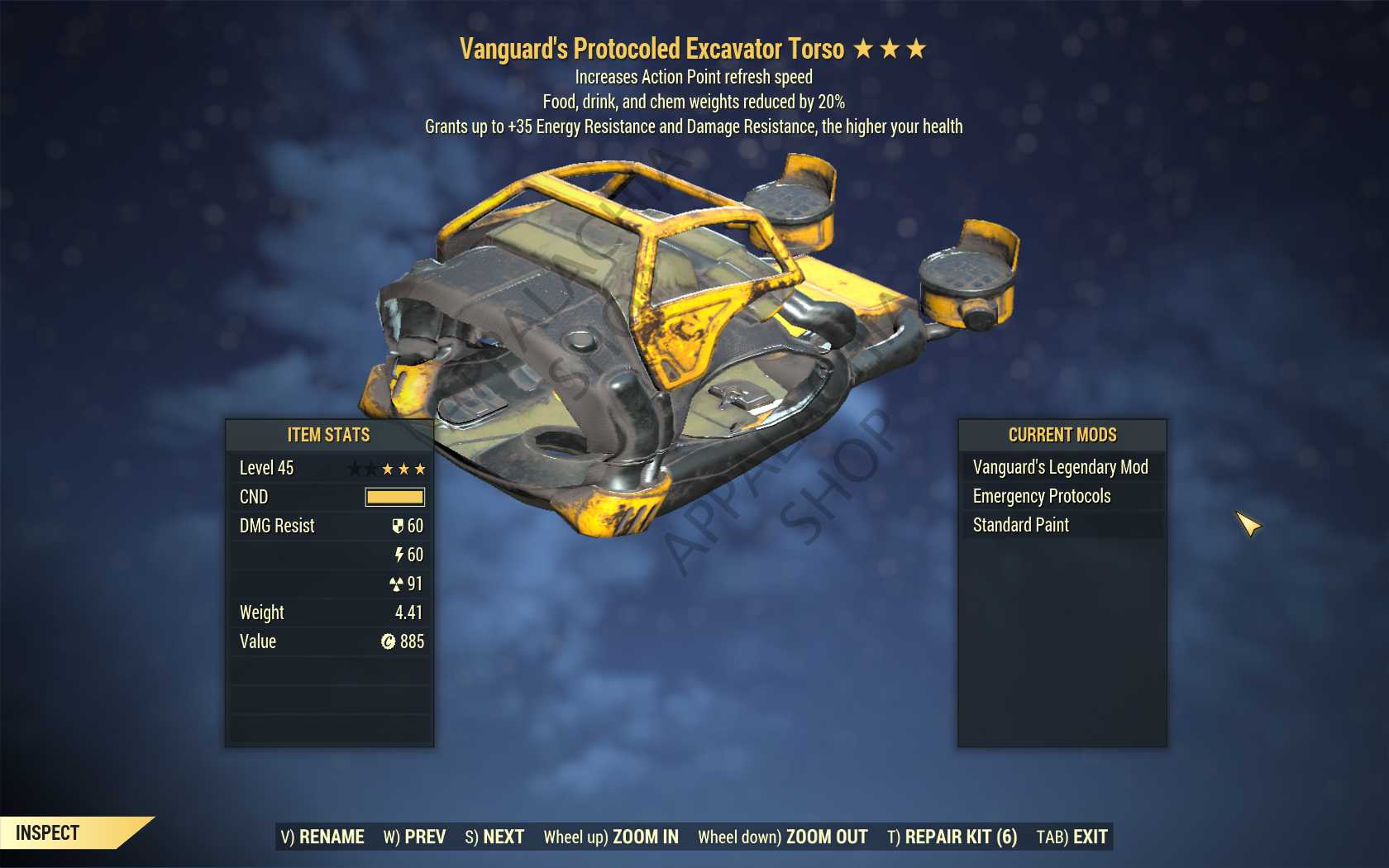Click Zoom Out on the item view

(x=782, y=837)
